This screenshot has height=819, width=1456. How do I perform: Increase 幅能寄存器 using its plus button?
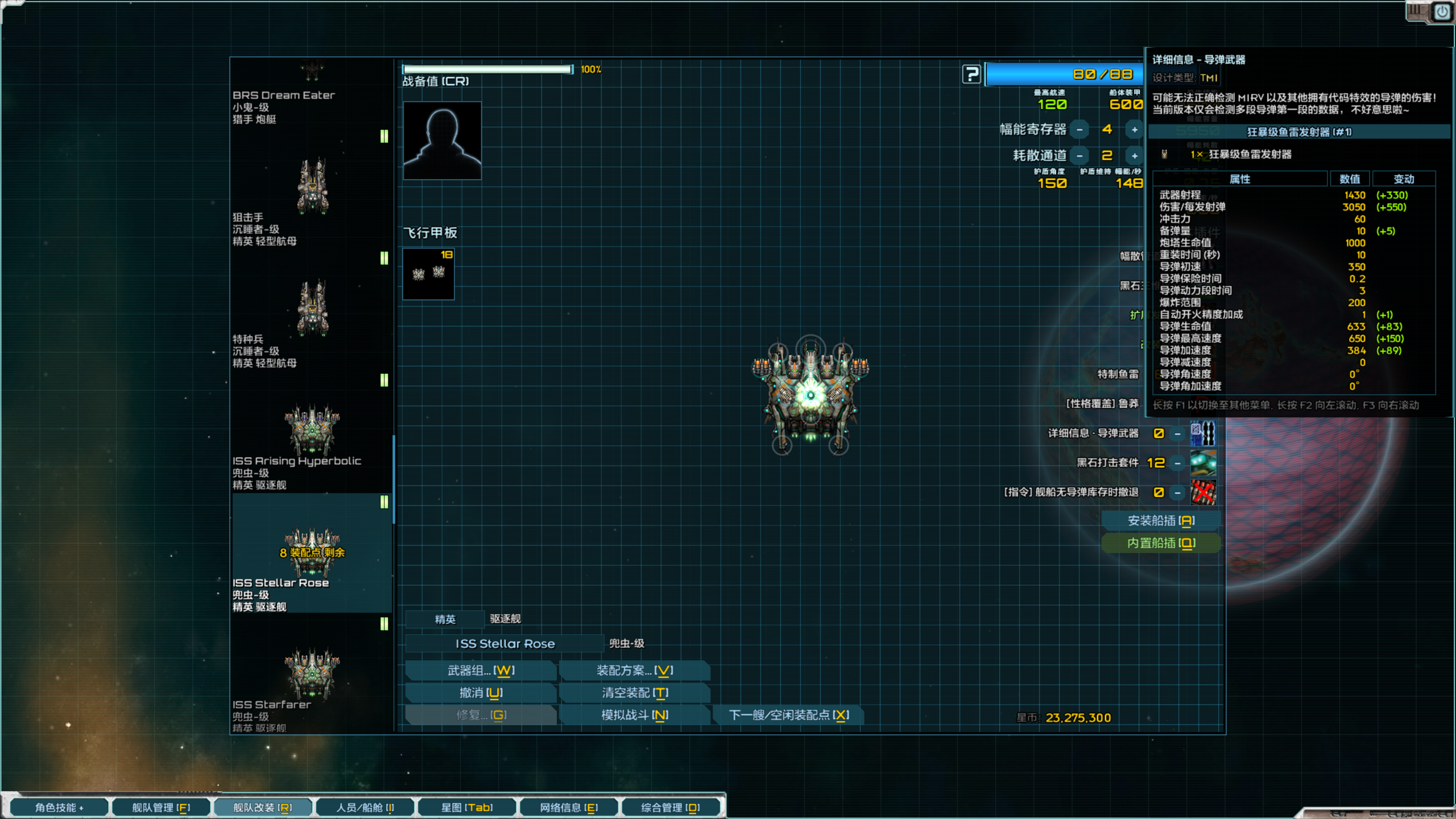click(x=1134, y=129)
